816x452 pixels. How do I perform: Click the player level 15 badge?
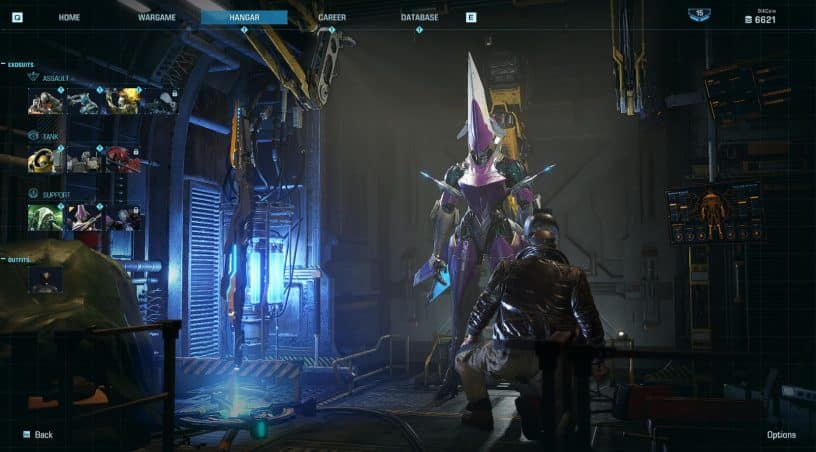click(700, 14)
